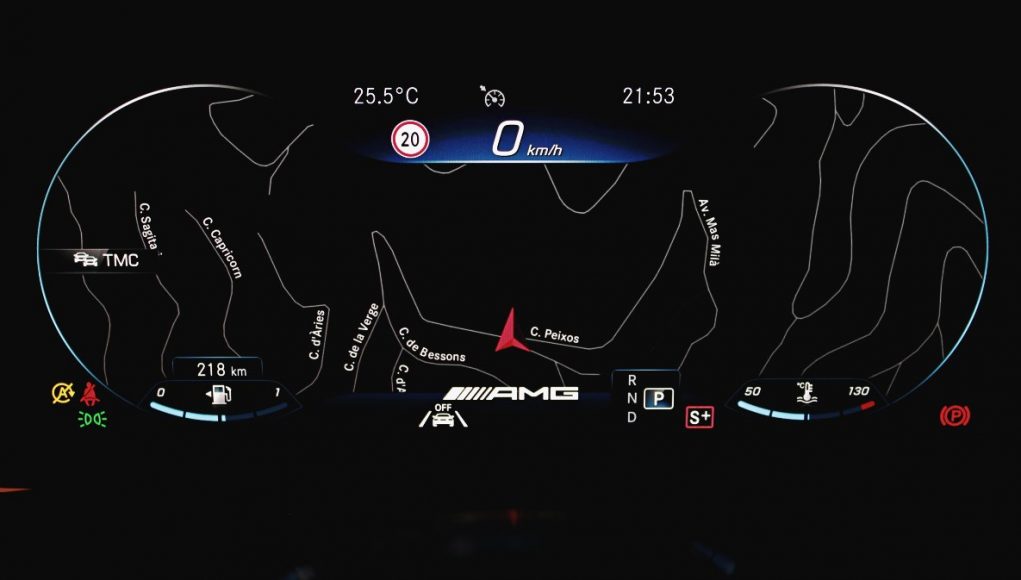Click the cruise control speedometer icon
This screenshot has height=580, width=1021.
[x=493, y=96]
